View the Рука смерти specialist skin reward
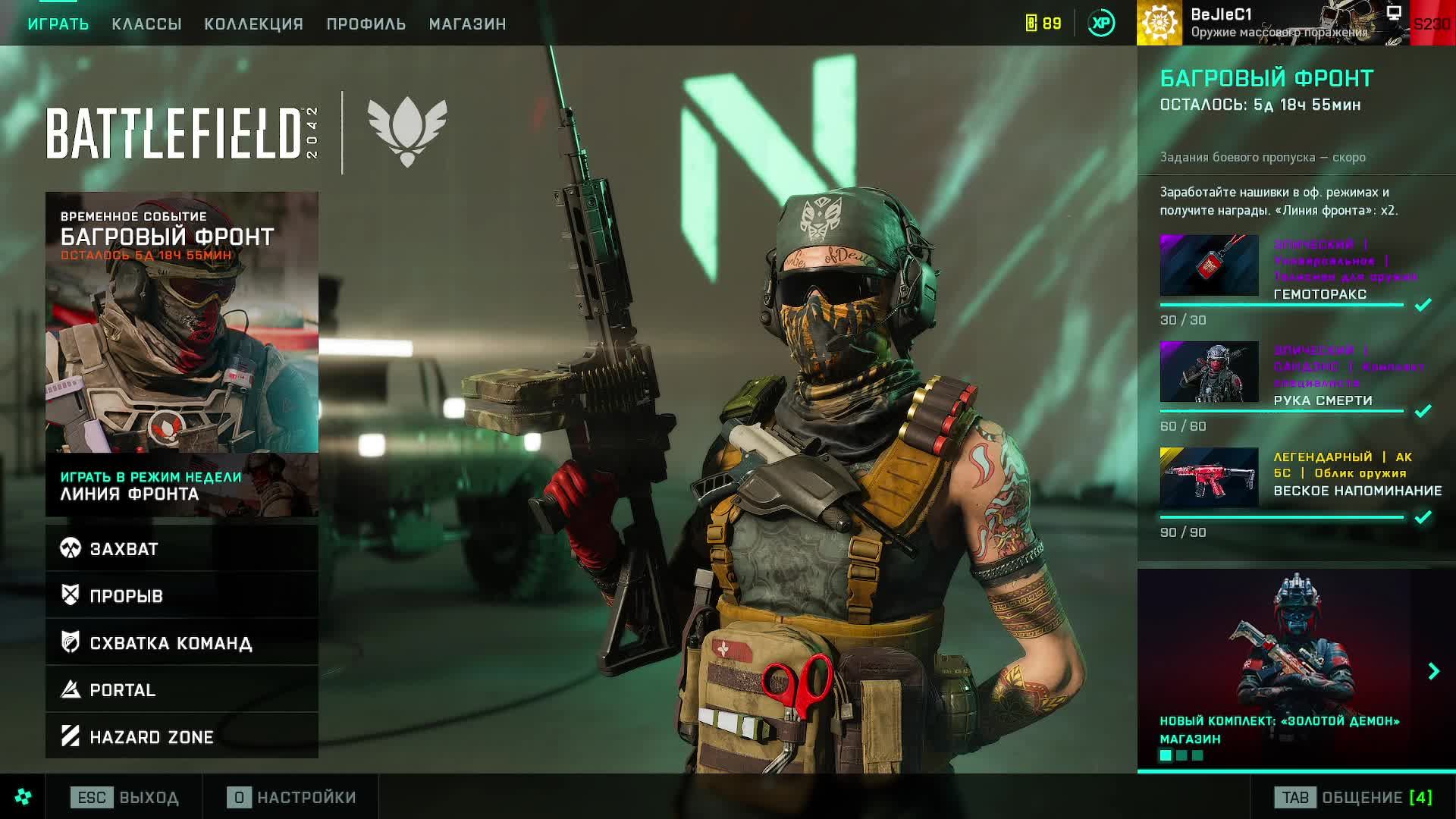The image size is (1456, 819). click(1210, 372)
